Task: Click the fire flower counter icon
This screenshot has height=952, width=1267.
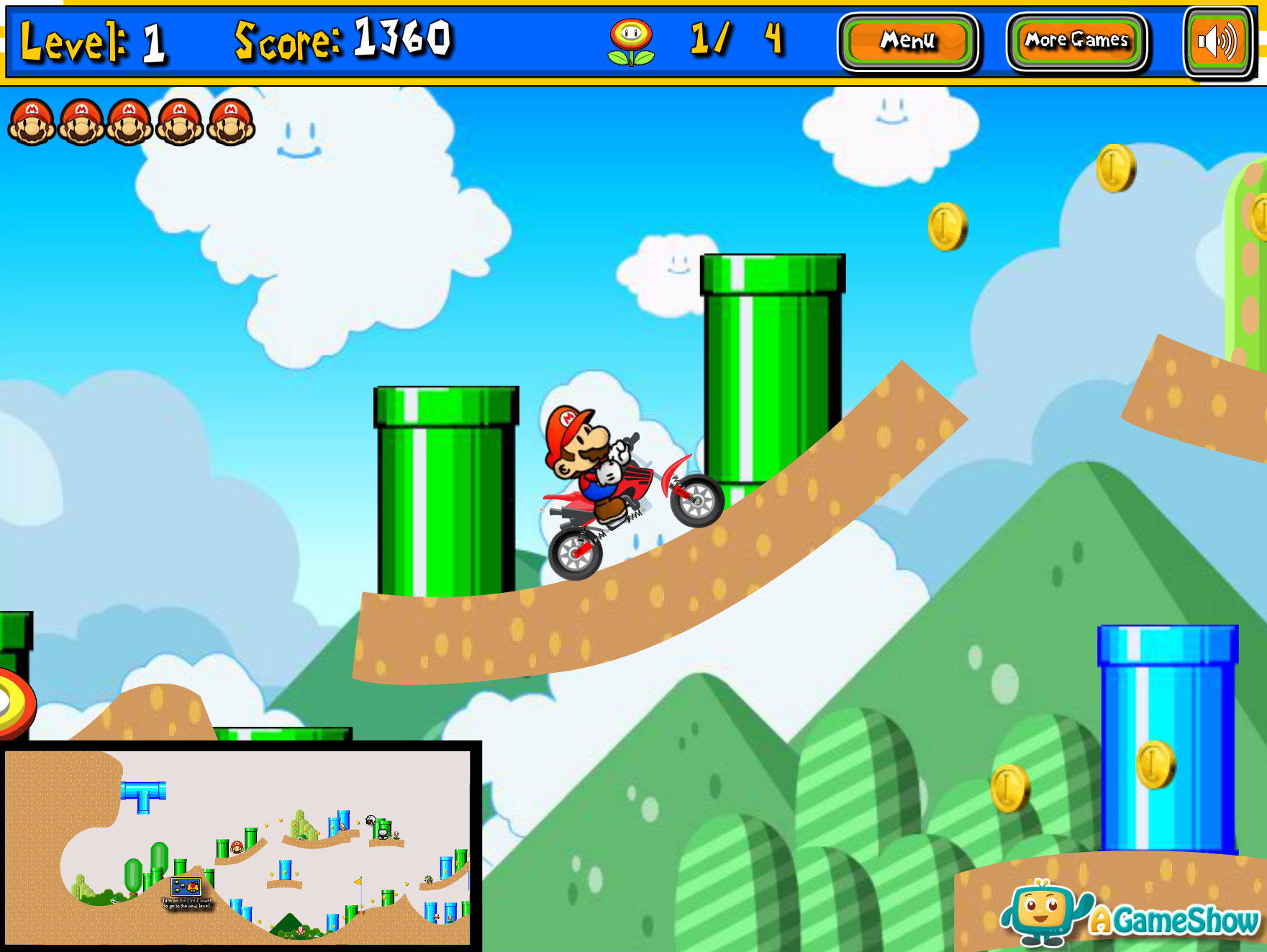Action: pyautogui.click(x=632, y=41)
